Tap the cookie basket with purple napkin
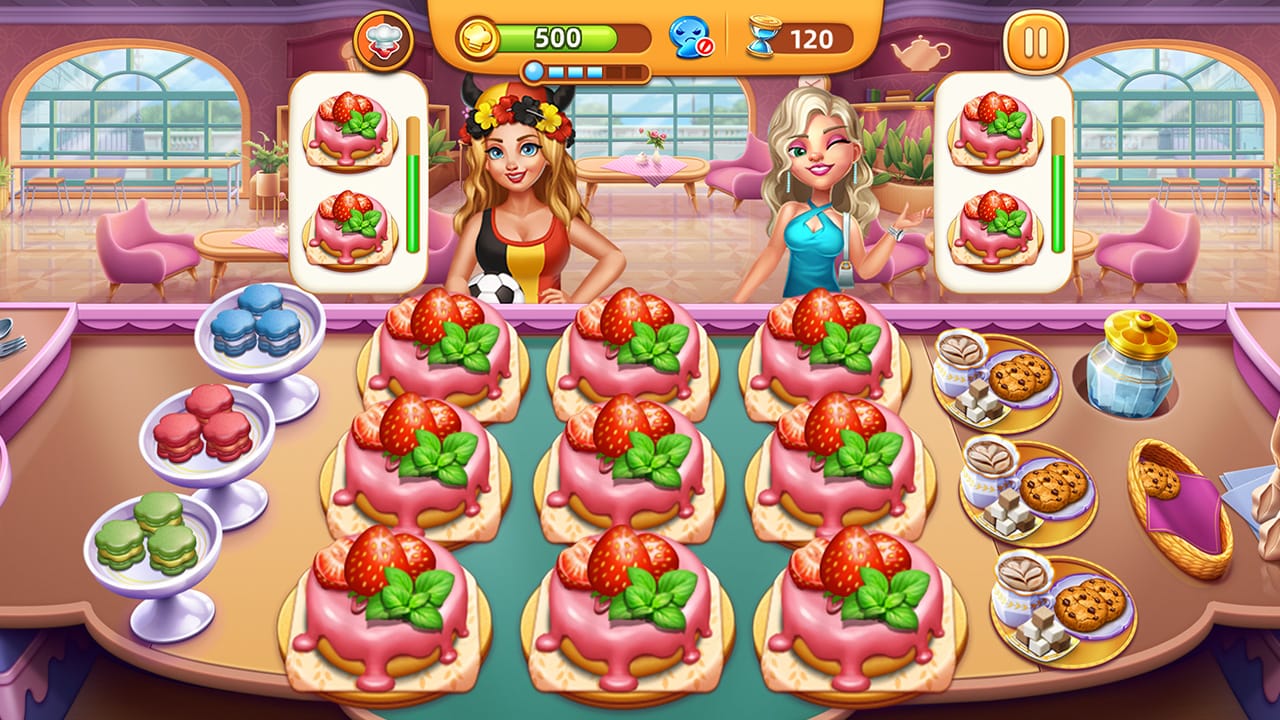The height and width of the screenshot is (720, 1280). tap(1180, 508)
